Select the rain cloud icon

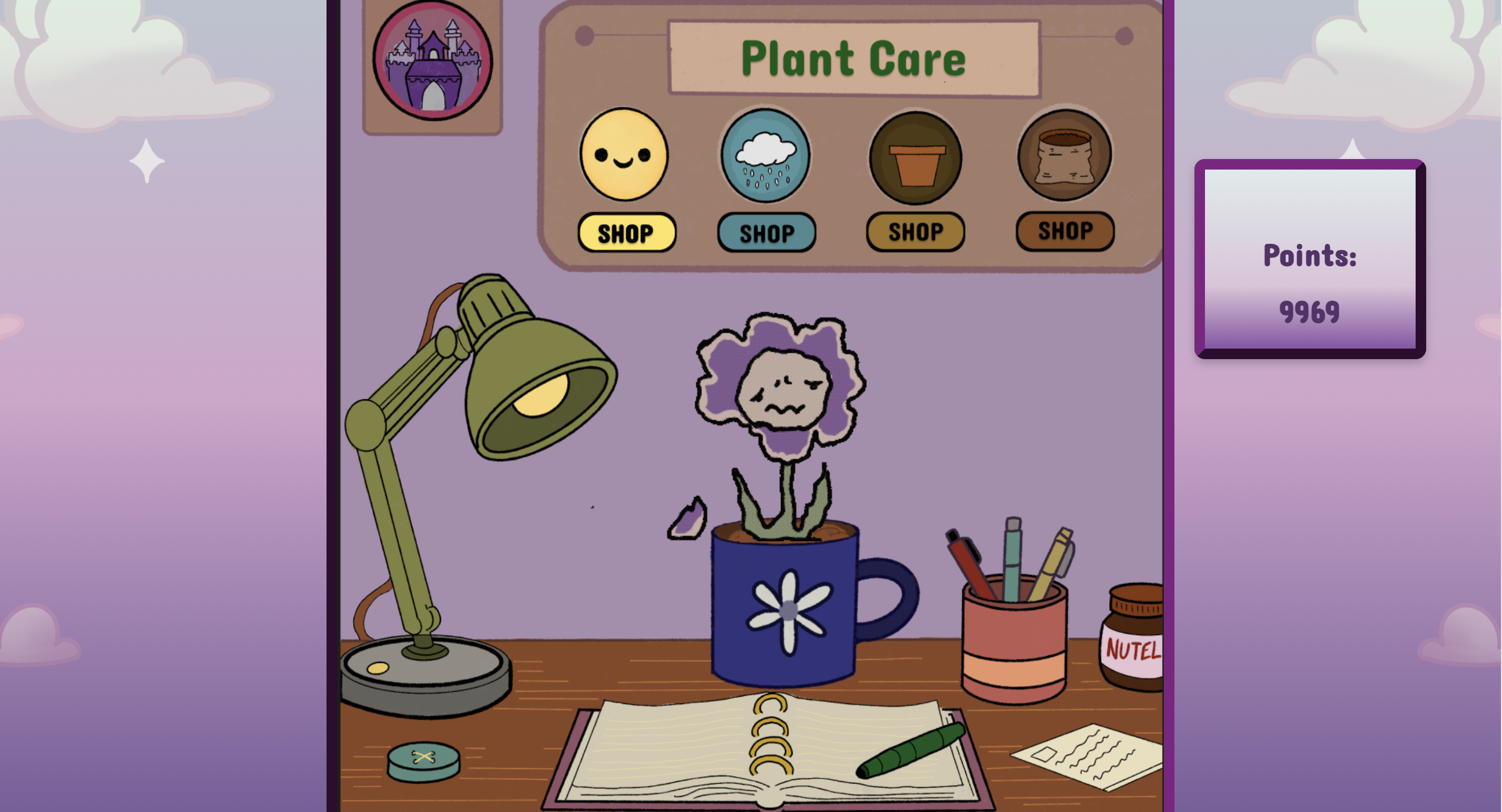766,156
